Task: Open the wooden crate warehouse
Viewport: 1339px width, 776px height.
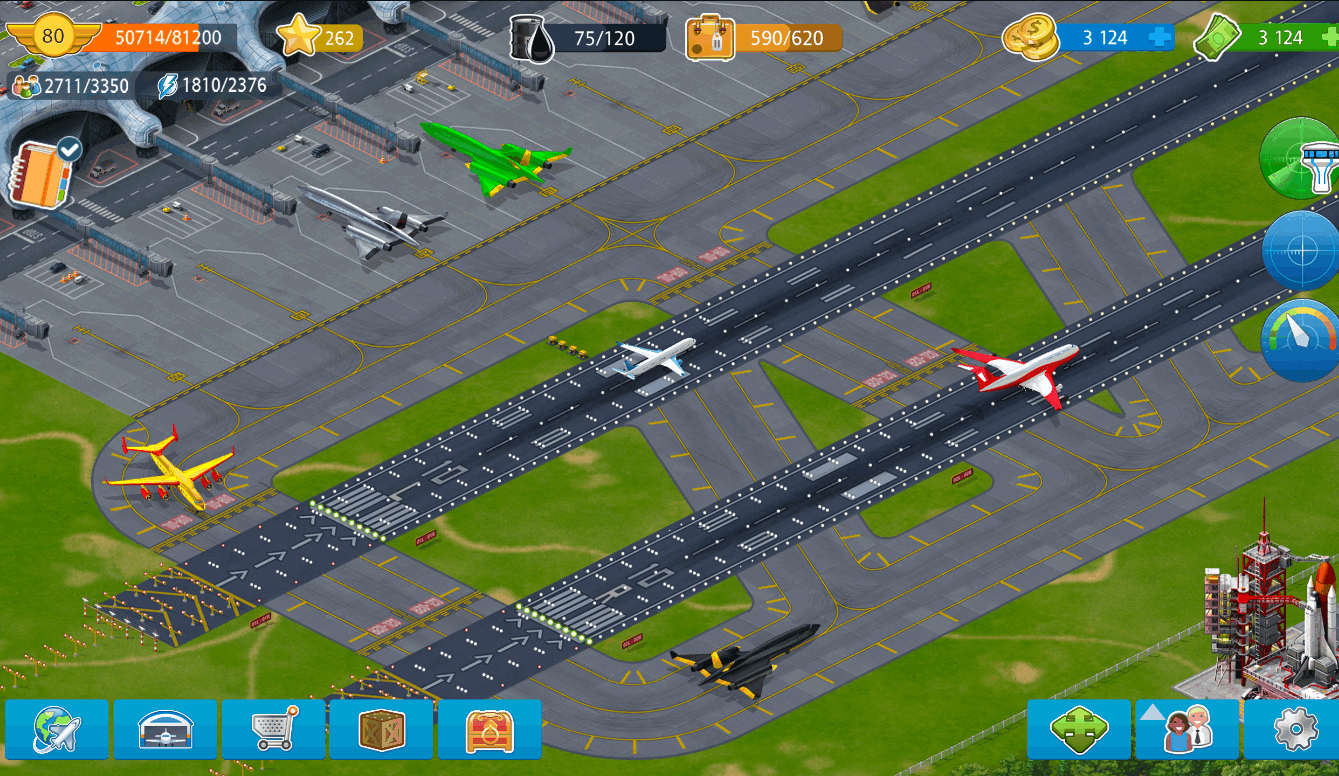Action: click(x=381, y=730)
